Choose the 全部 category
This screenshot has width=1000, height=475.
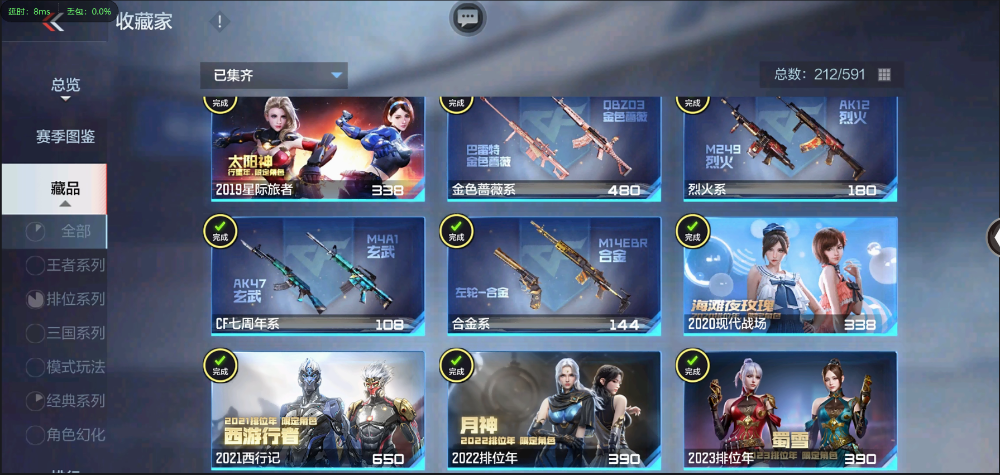pos(65,232)
